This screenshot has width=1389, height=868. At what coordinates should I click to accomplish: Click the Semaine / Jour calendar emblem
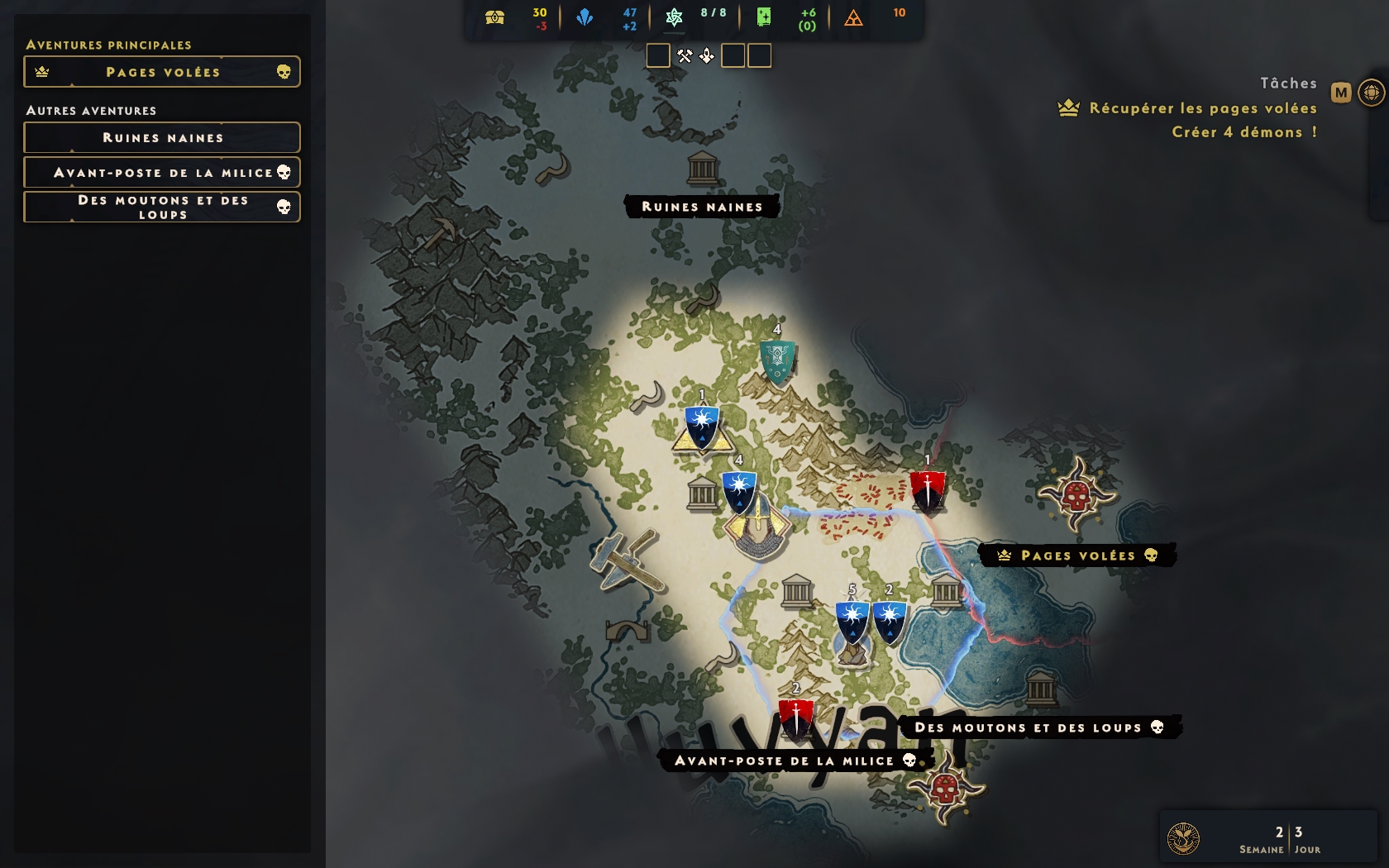(1183, 838)
